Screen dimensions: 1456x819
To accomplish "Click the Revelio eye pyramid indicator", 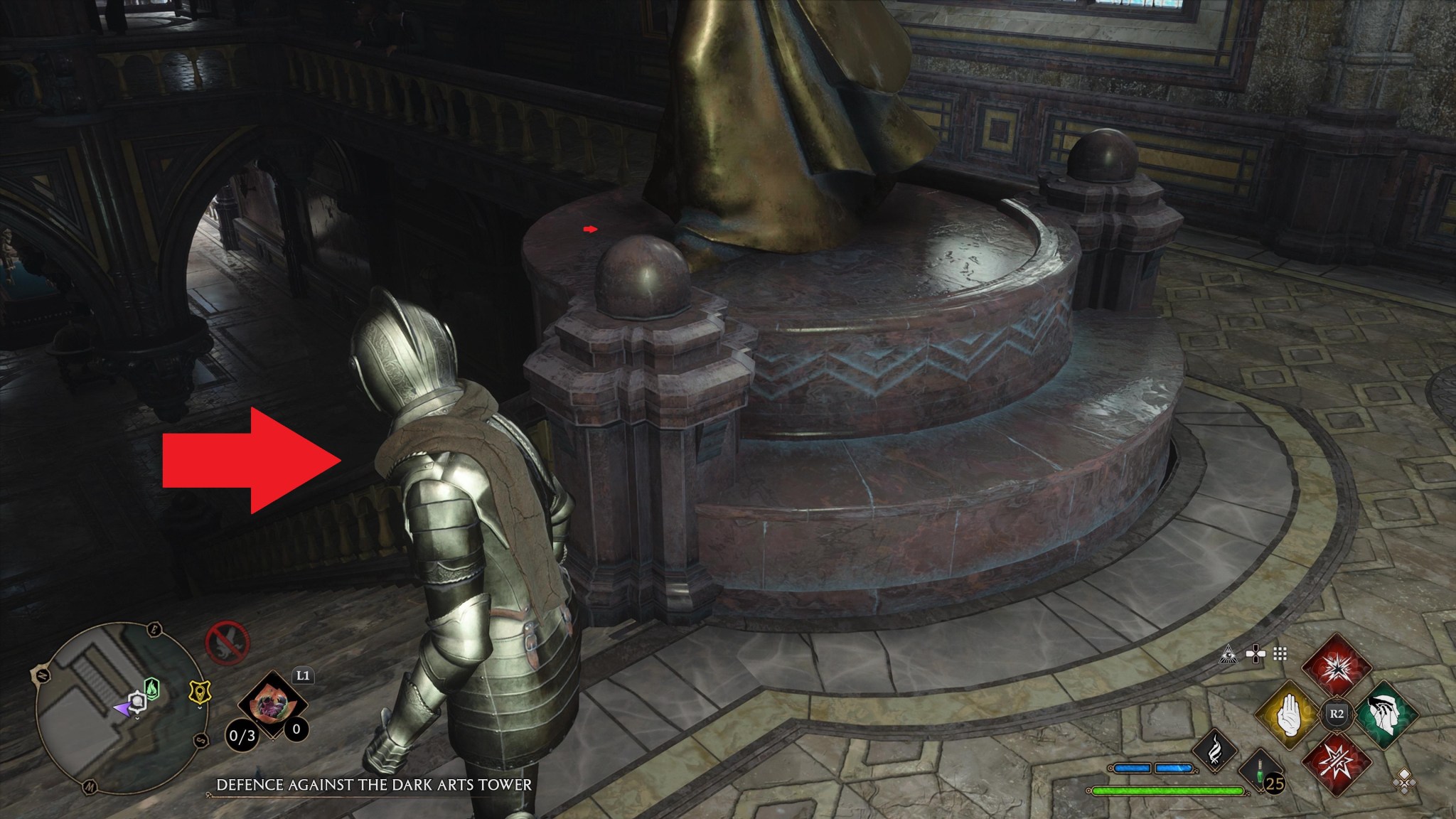I will coord(1228,654).
